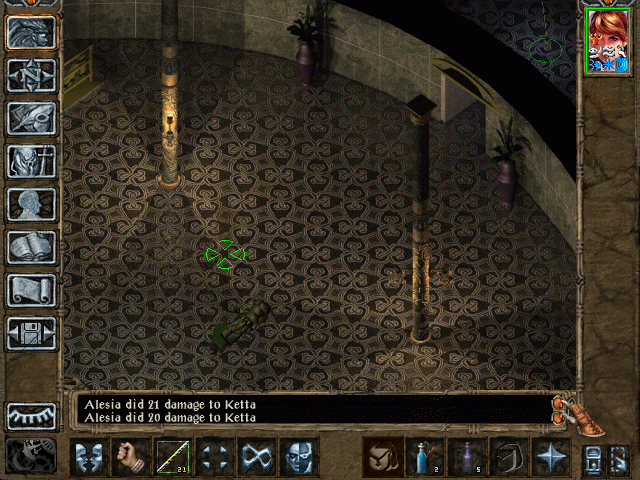Open the inventory screen
The width and height of the screenshot is (640, 480).
click(32, 162)
